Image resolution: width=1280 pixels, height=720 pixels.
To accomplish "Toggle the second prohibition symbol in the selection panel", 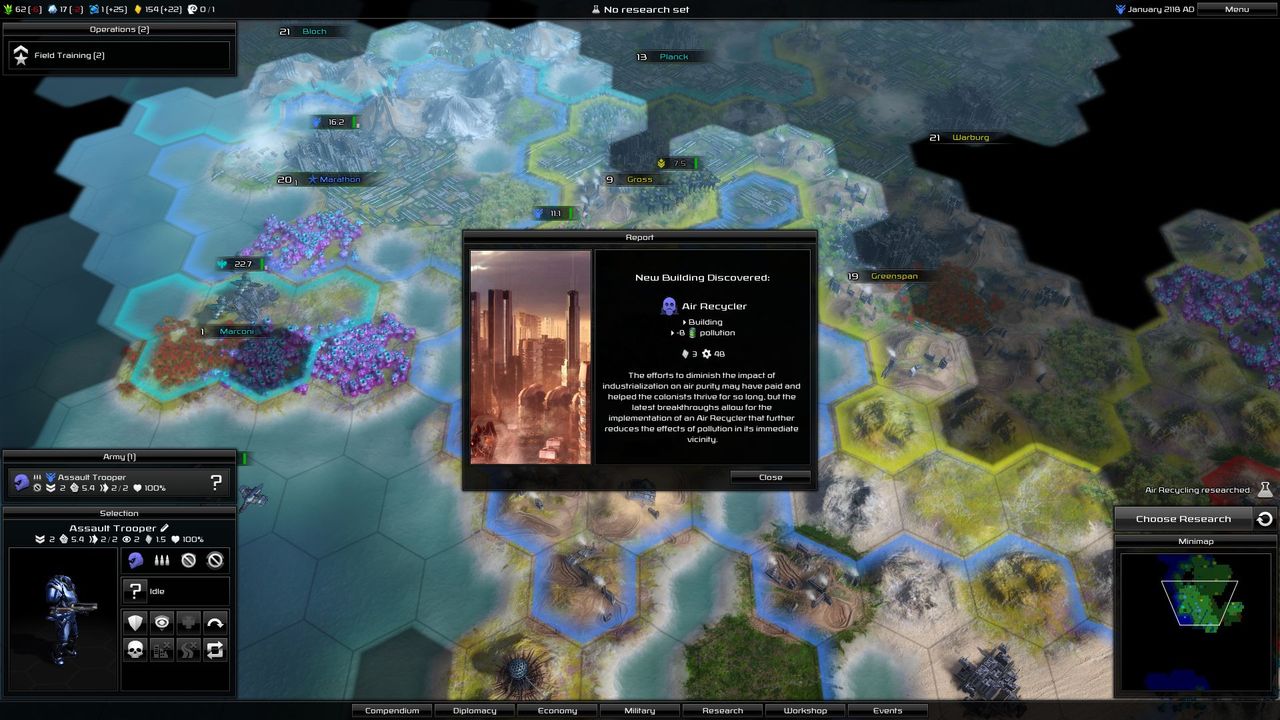I will [215, 560].
